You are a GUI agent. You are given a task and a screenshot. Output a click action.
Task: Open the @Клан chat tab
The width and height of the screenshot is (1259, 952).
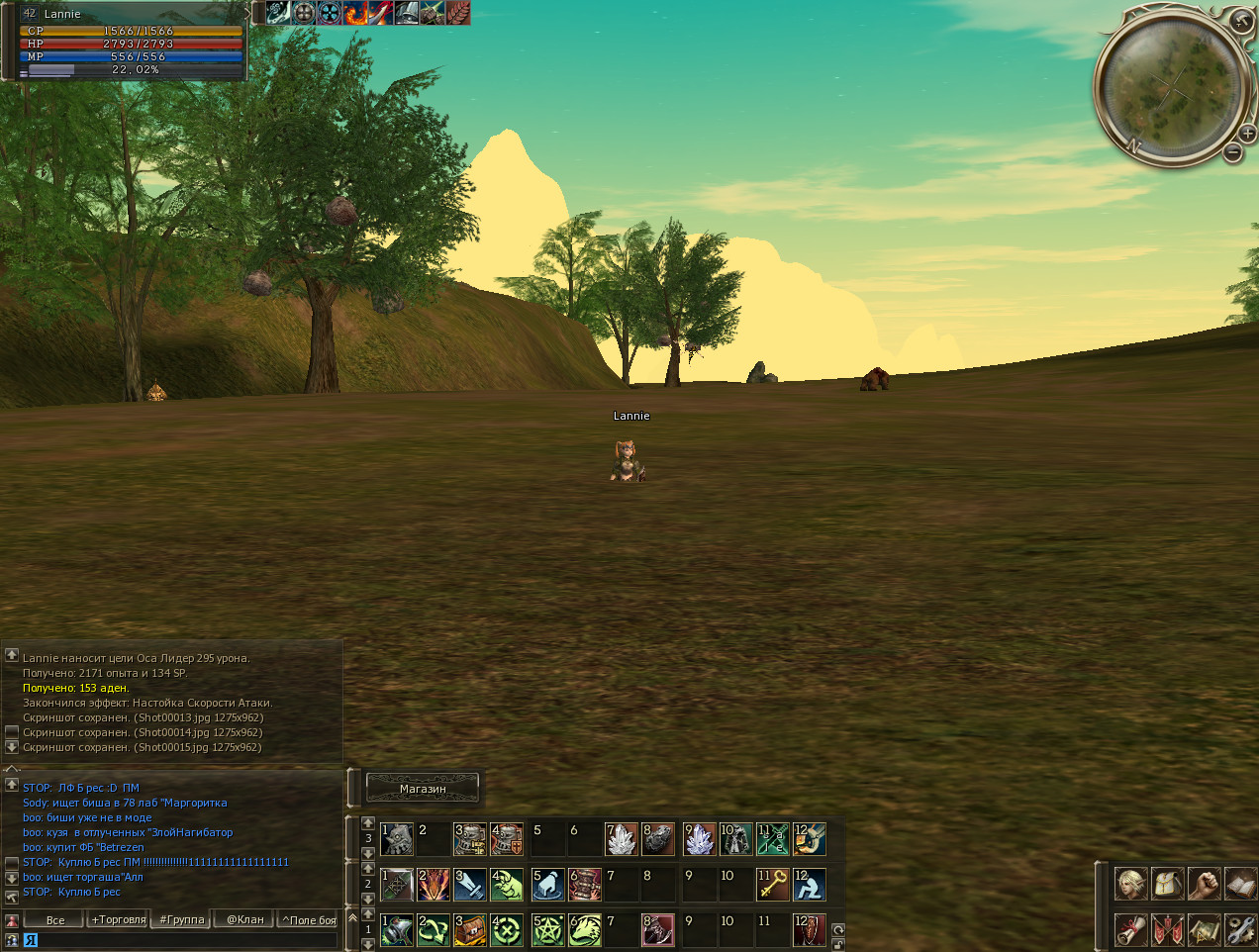click(x=244, y=919)
